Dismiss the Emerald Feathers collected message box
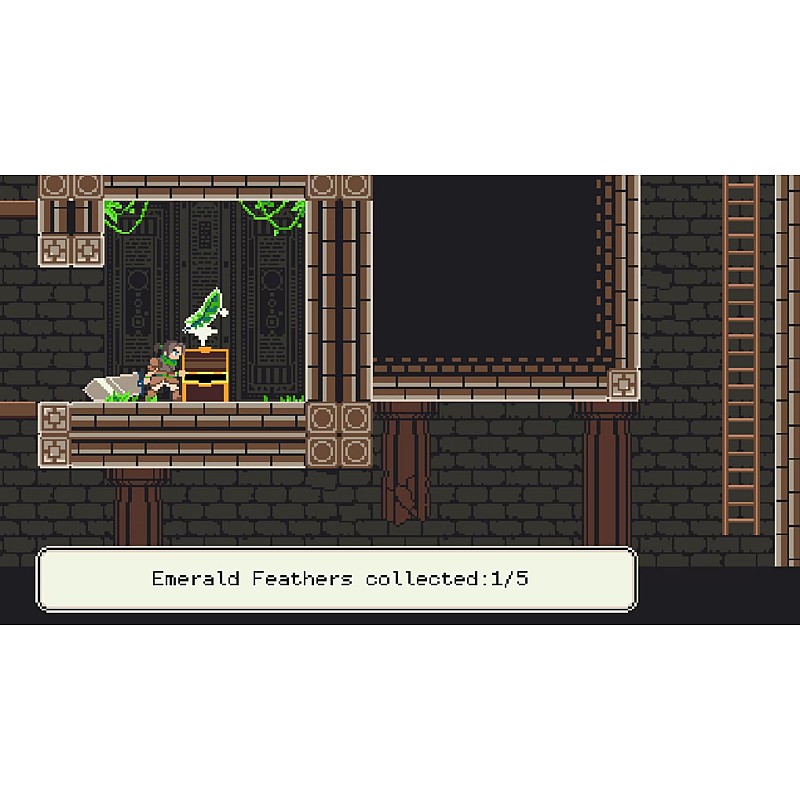This screenshot has width=800, height=800. click(x=337, y=579)
